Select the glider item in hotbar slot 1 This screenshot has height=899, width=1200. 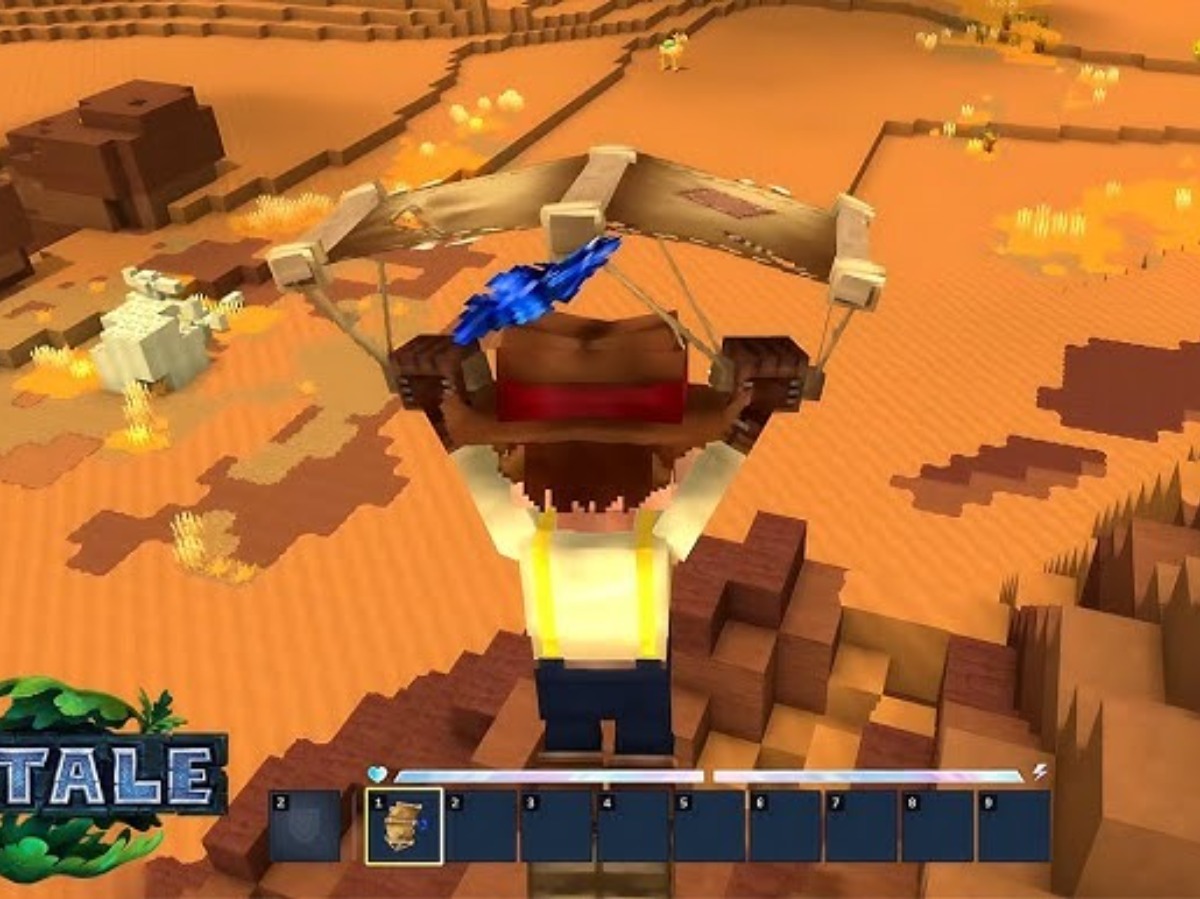pyautogui.click(x=404, y=826)
